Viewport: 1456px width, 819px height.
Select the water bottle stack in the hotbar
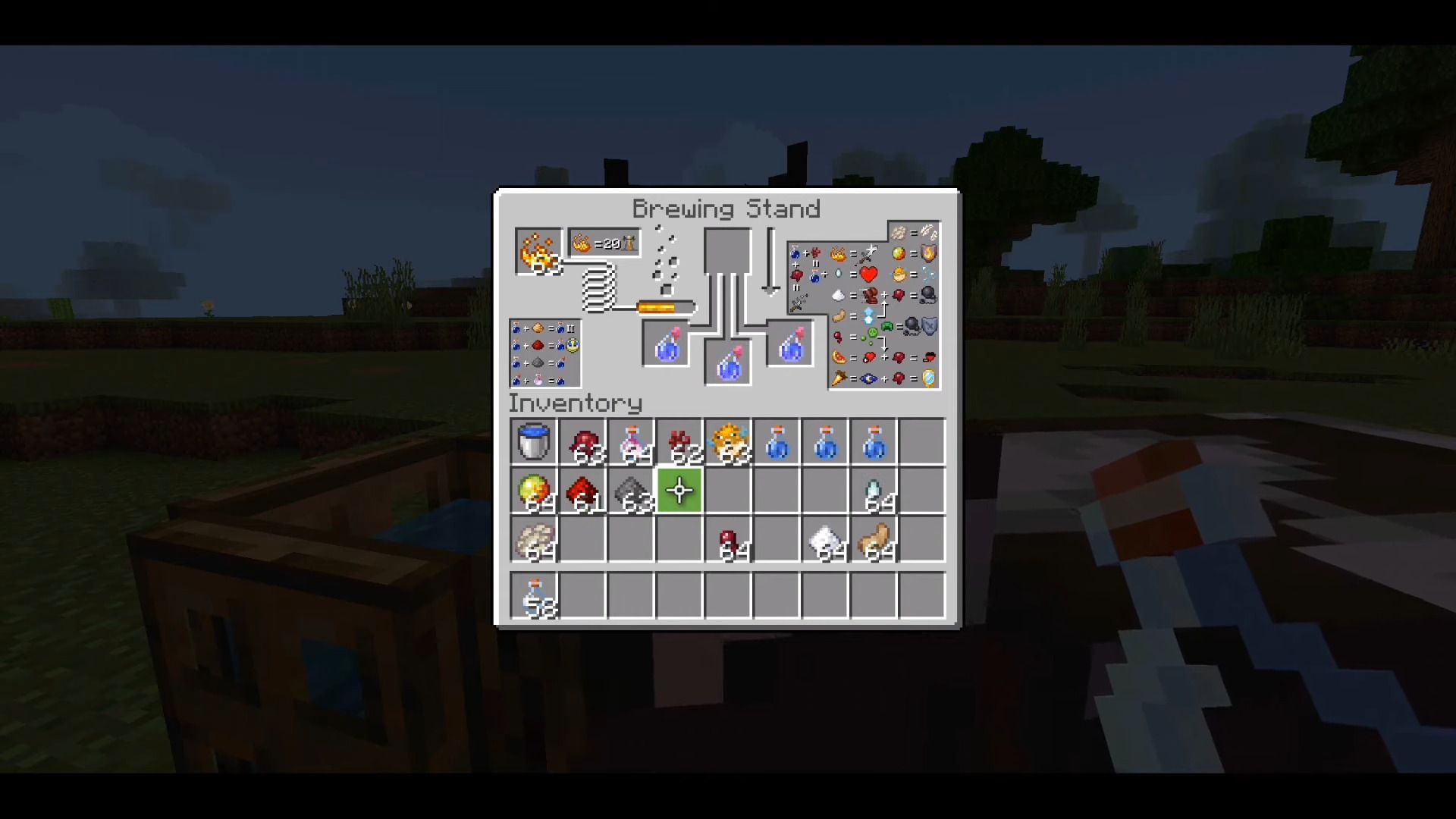535,595
